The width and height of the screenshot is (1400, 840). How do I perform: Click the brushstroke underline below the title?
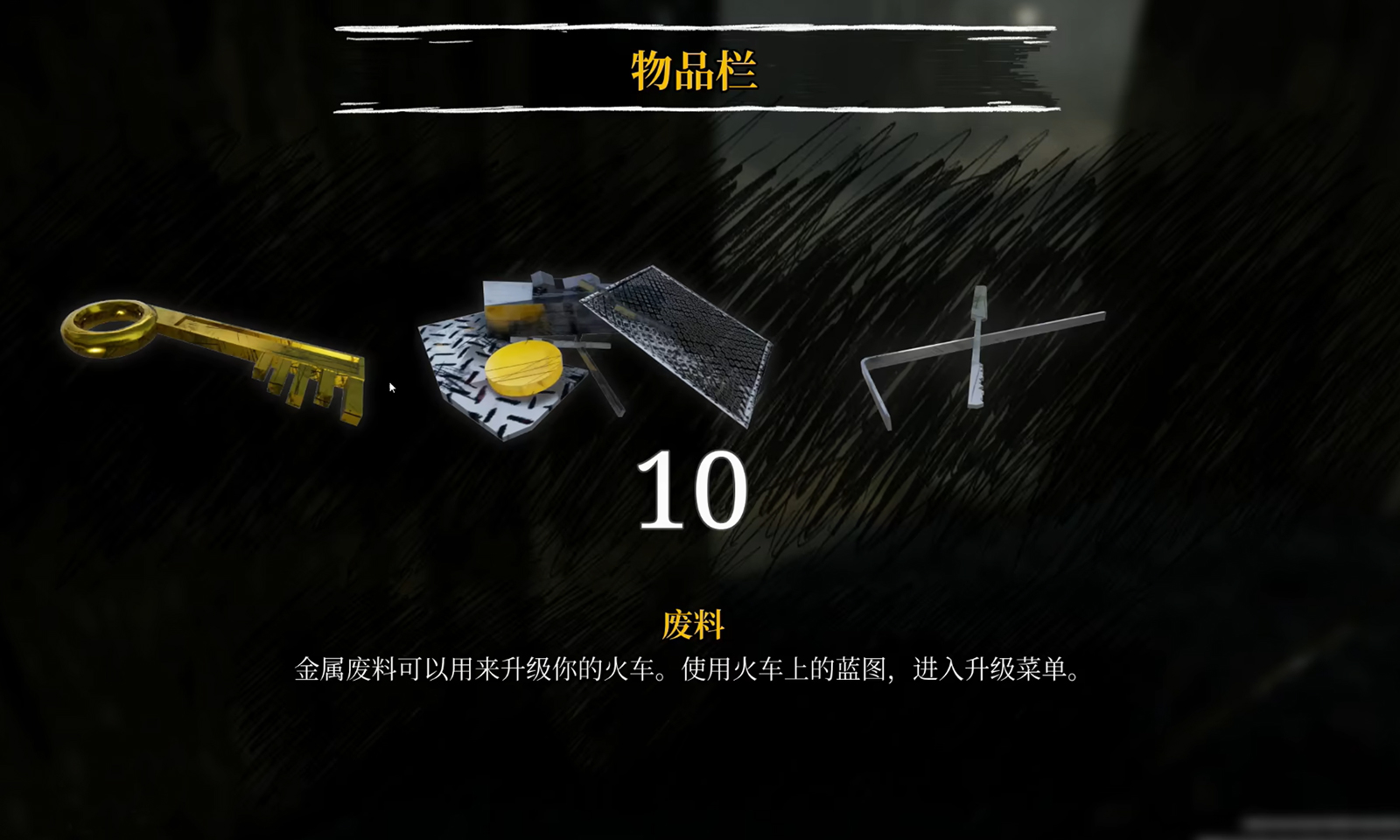(691, 110)
